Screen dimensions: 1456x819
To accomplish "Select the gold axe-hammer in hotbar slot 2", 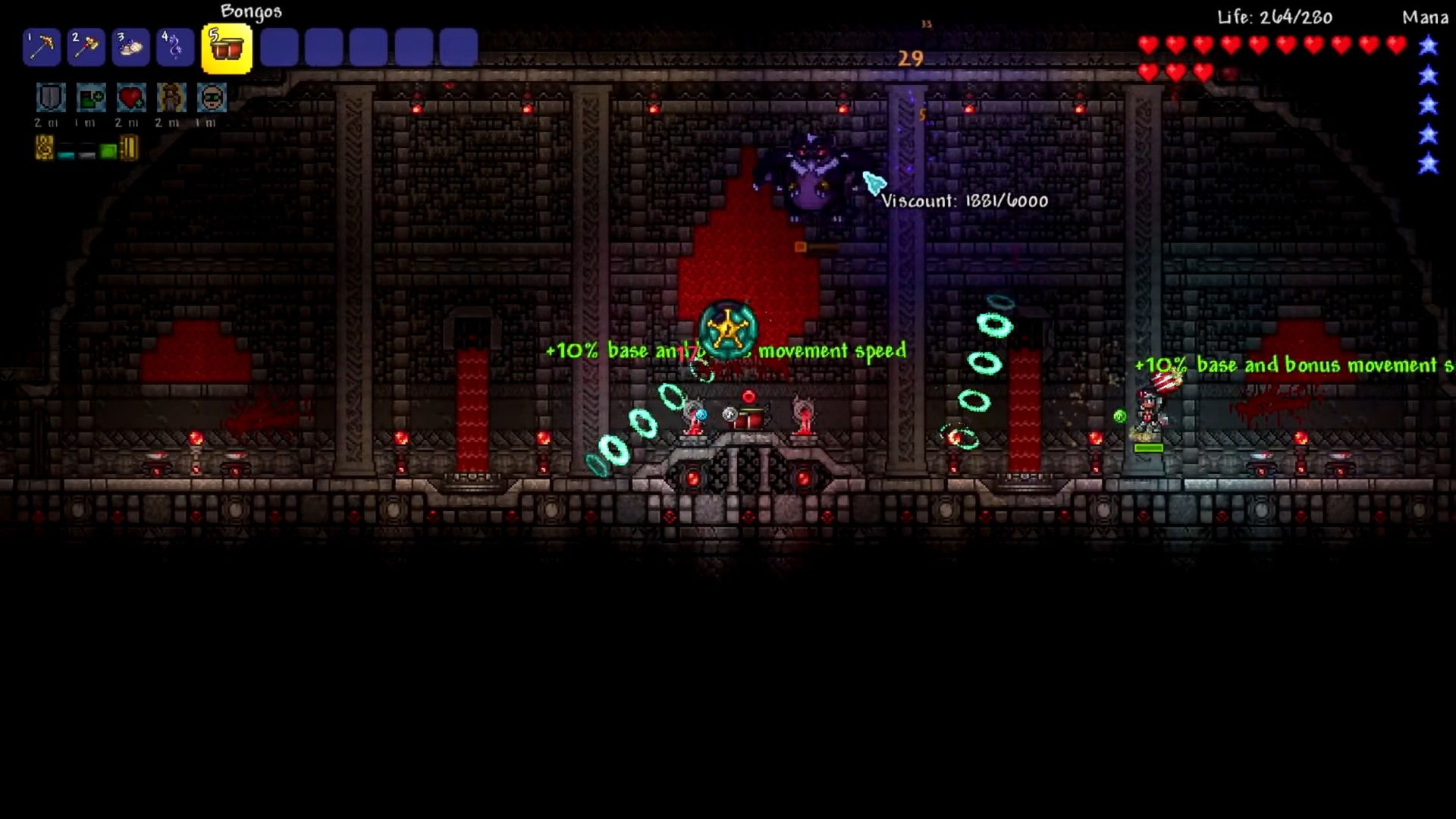I will [86, 48].
